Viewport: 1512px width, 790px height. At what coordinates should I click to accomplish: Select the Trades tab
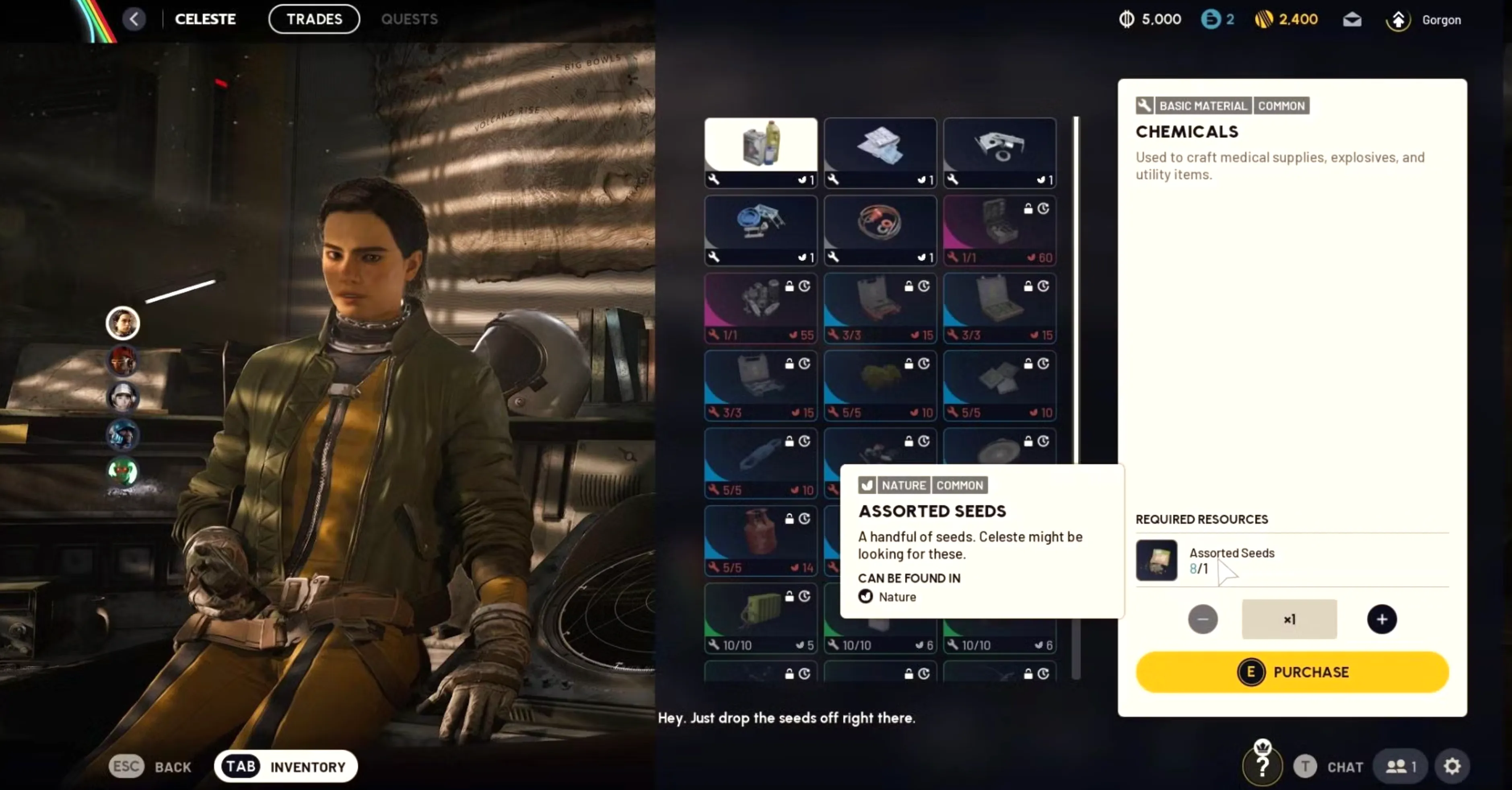314,19
